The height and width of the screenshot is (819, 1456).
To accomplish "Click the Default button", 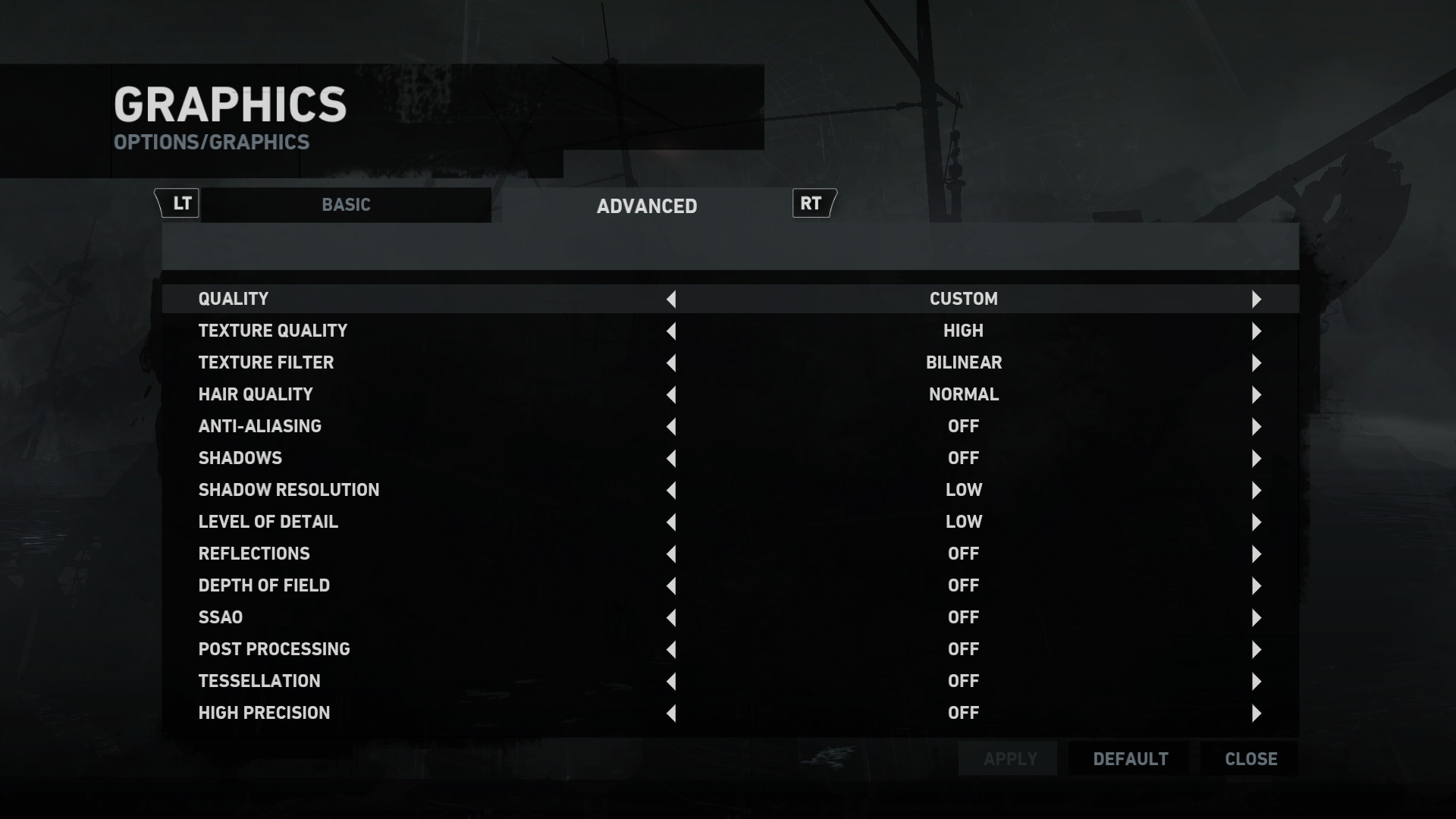I will pos(1130,759).
